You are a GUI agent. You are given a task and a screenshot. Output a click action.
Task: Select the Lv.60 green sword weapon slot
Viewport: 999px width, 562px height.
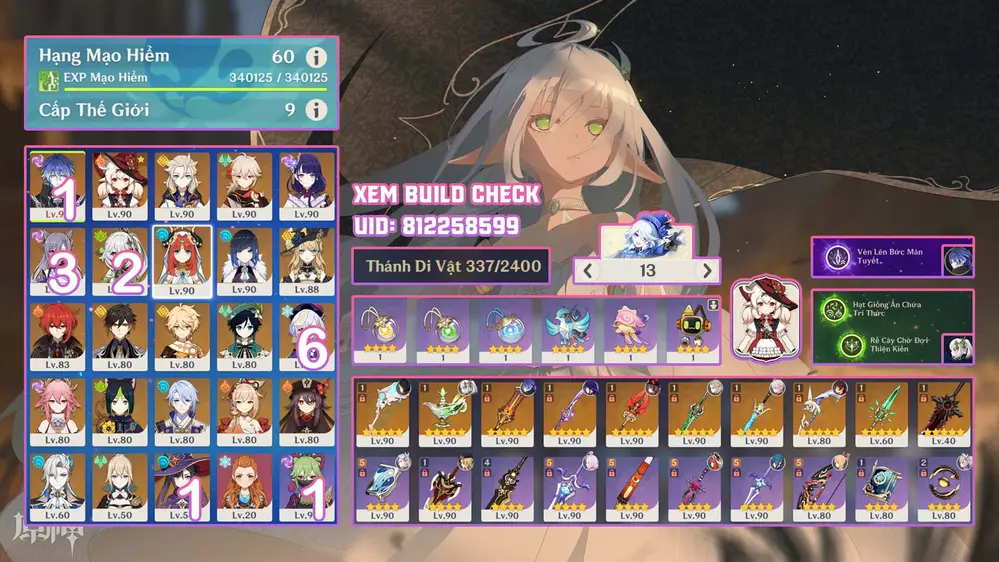[x=884, y=412]
